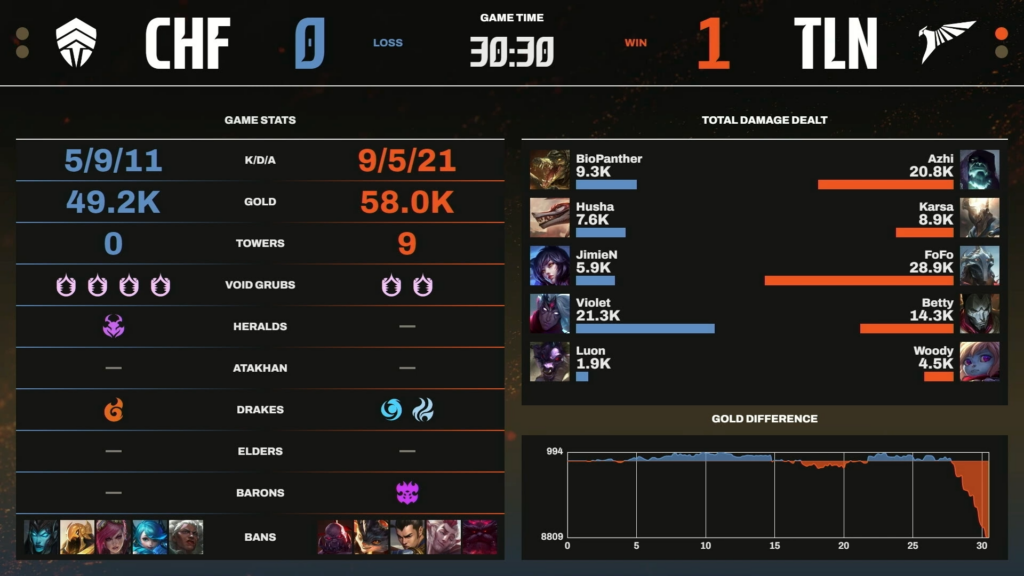Screen dimensions: 1024x576
Task: Click Azhi's champion portrait
Action: (979, 170)
